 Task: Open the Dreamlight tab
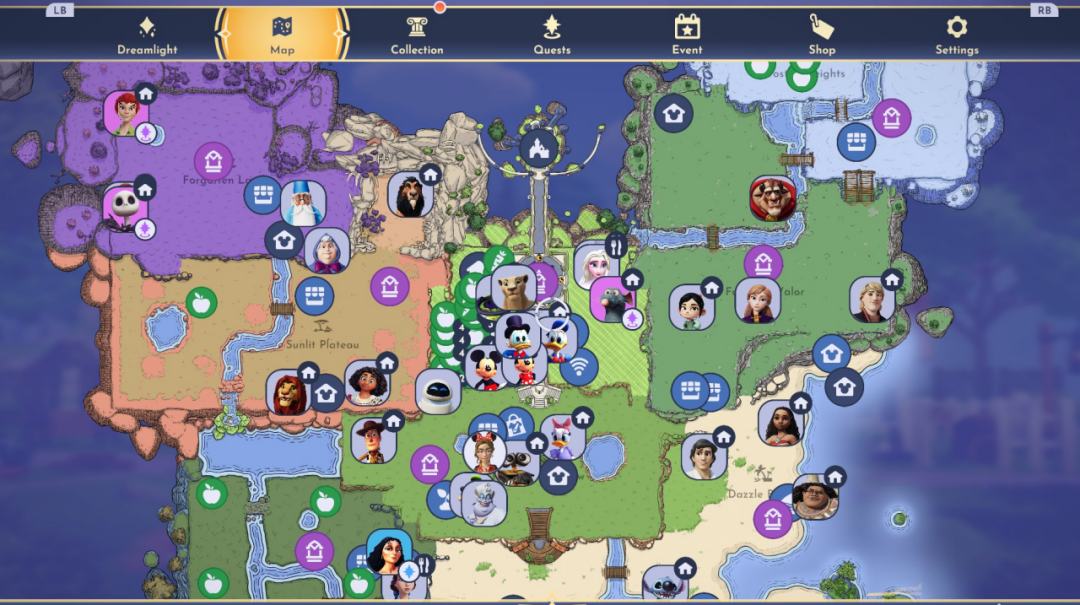[x=147, y=35]
